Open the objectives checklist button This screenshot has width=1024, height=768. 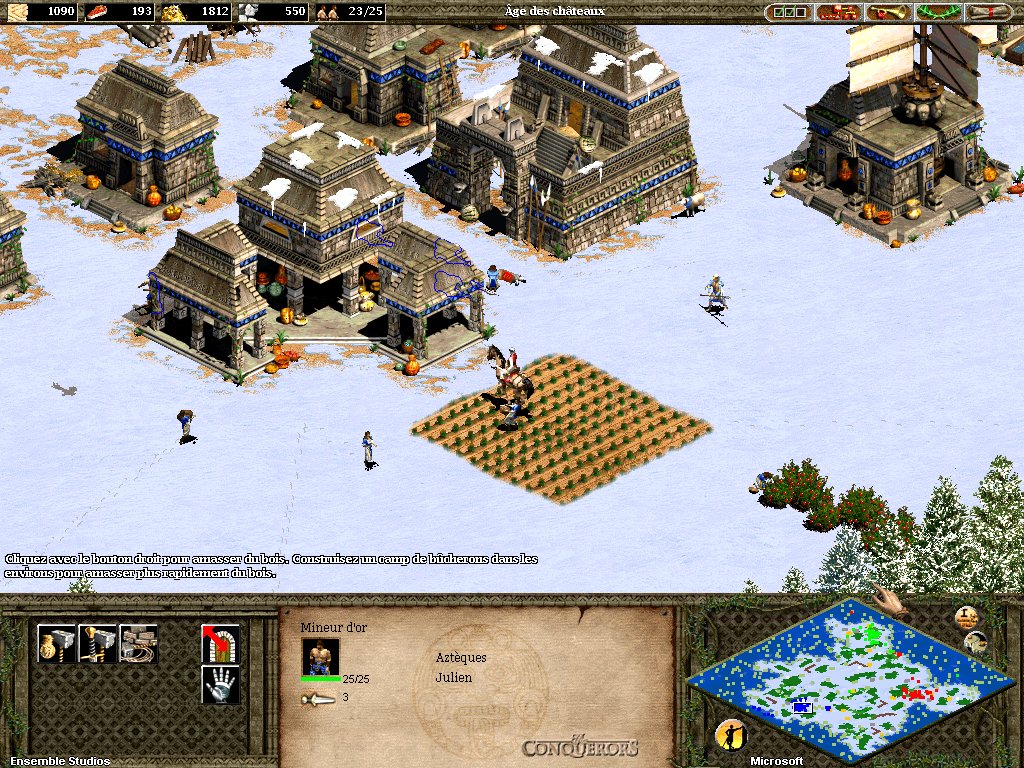[x=789, y=12]
